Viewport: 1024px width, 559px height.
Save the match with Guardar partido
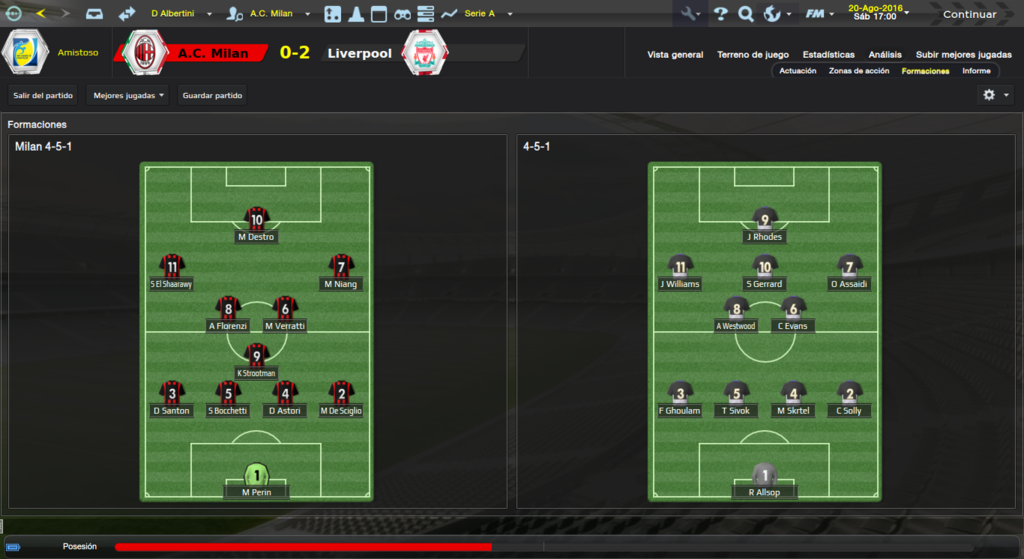click(212, 95)
